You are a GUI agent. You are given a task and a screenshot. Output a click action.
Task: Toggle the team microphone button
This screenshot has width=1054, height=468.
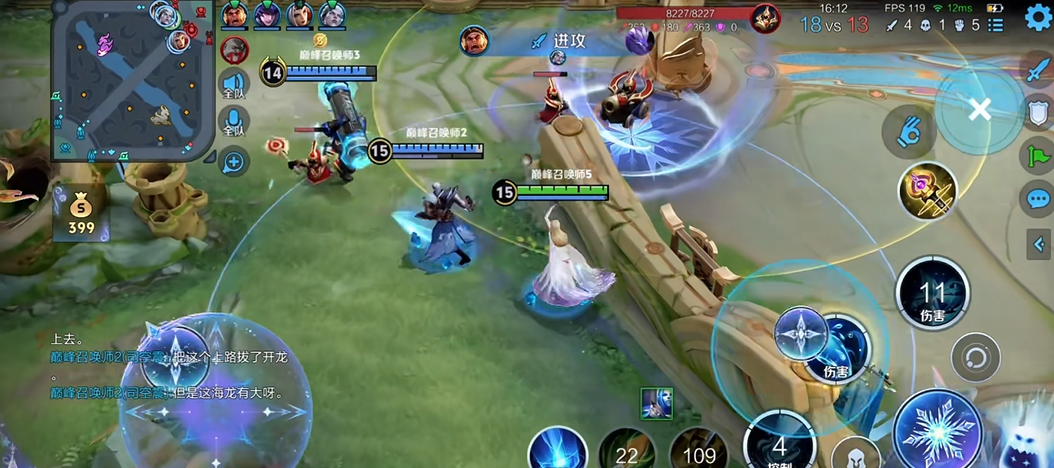point(234,123)
